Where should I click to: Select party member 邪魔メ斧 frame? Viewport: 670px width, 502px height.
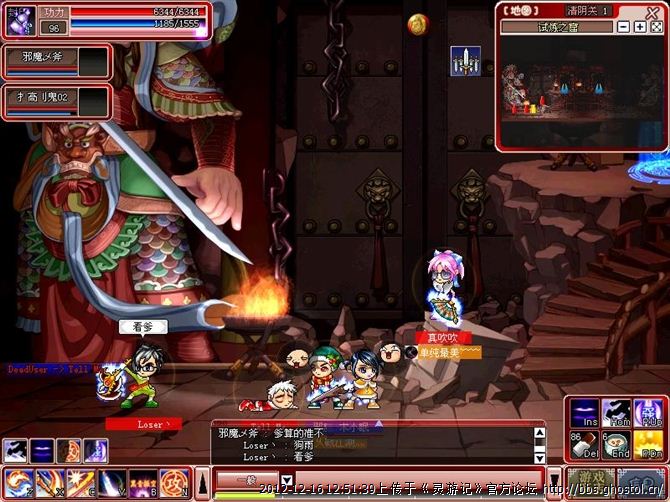(x=56, y=62)
